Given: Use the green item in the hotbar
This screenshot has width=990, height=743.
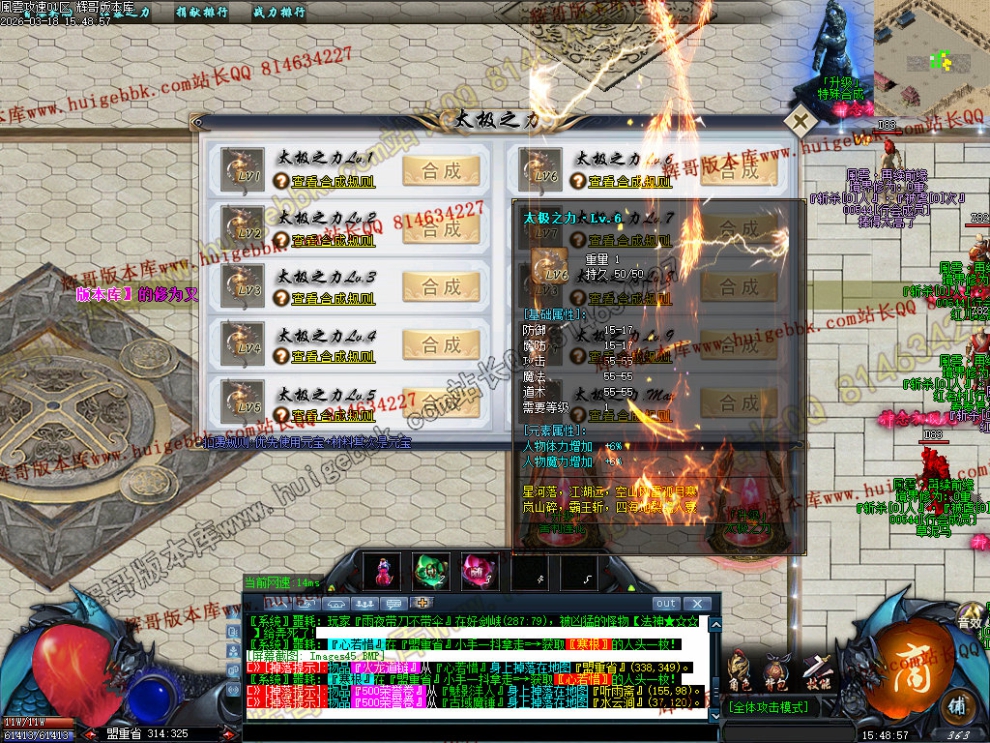Looking at the screenshot, I should [x=431, y=572].
